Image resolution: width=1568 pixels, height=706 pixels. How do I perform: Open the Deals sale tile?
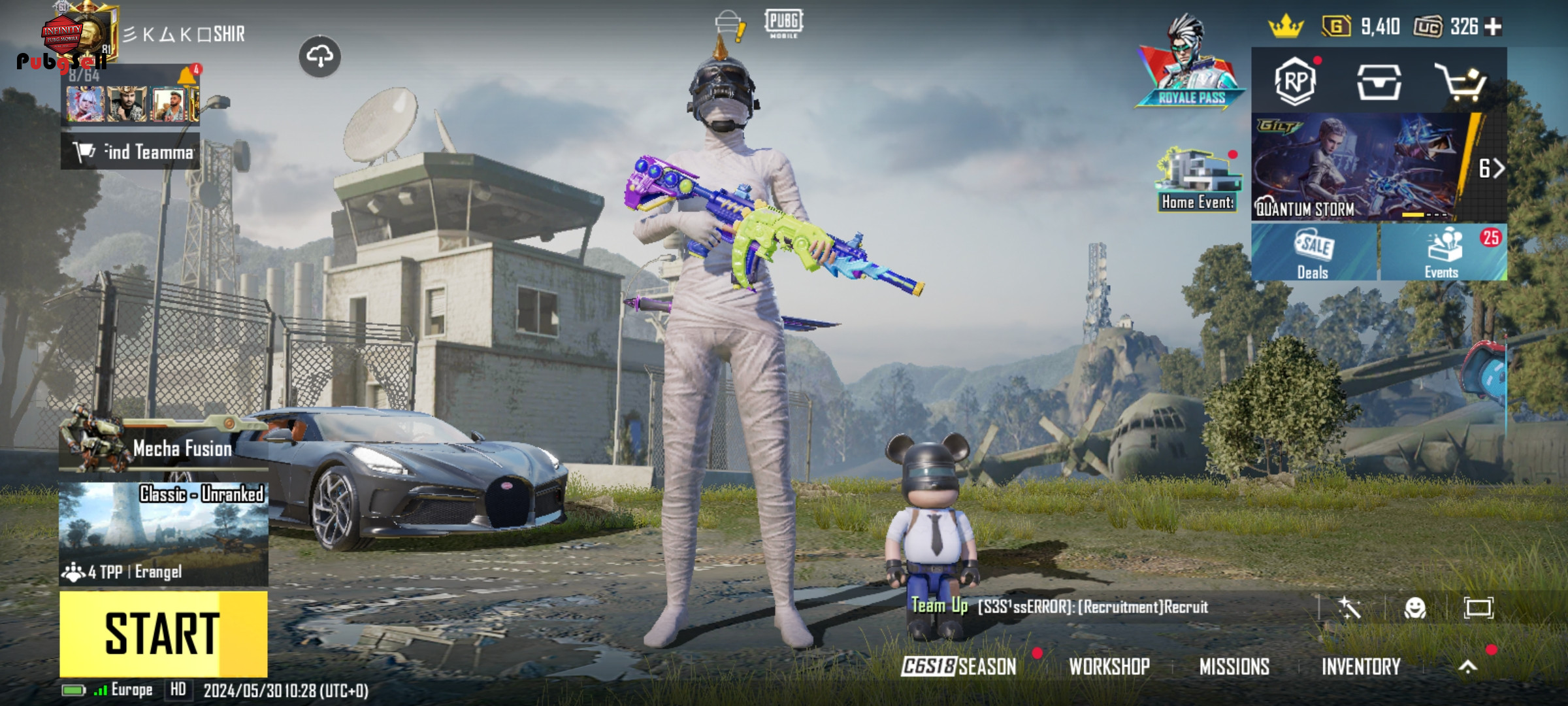(x=1314, y=253)
